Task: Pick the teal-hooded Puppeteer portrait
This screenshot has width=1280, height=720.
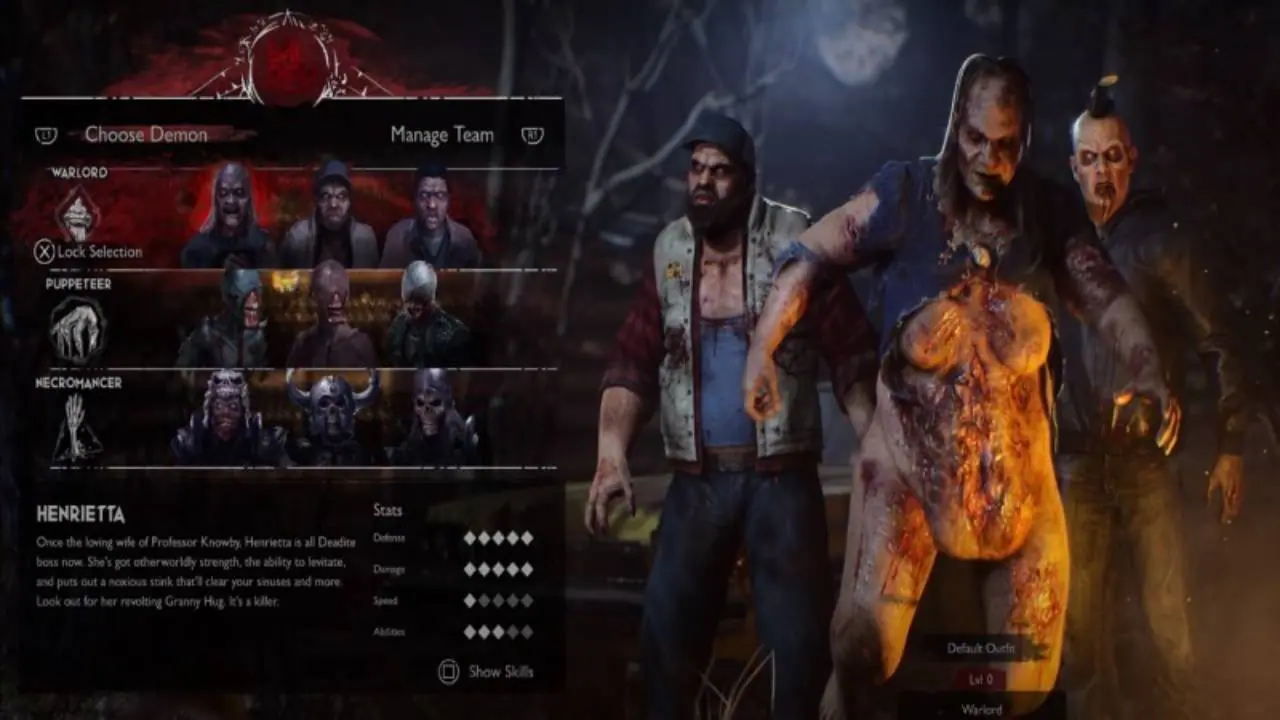Action: pos(226,318)
